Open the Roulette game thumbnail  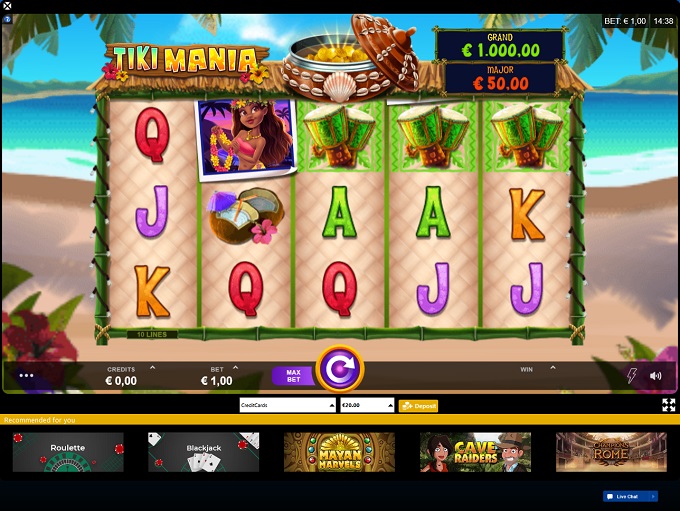(68, 452)
